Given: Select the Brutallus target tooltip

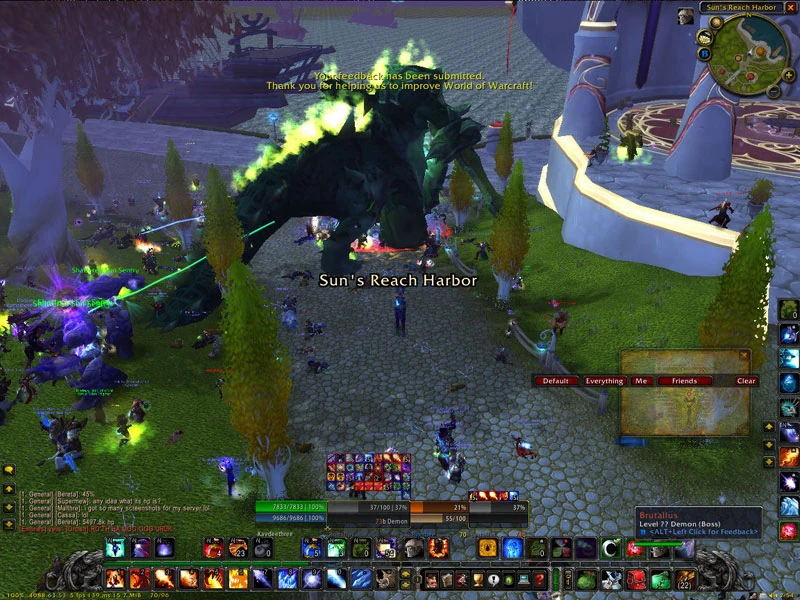Looking at the screenshot, I should coord(697,522).
